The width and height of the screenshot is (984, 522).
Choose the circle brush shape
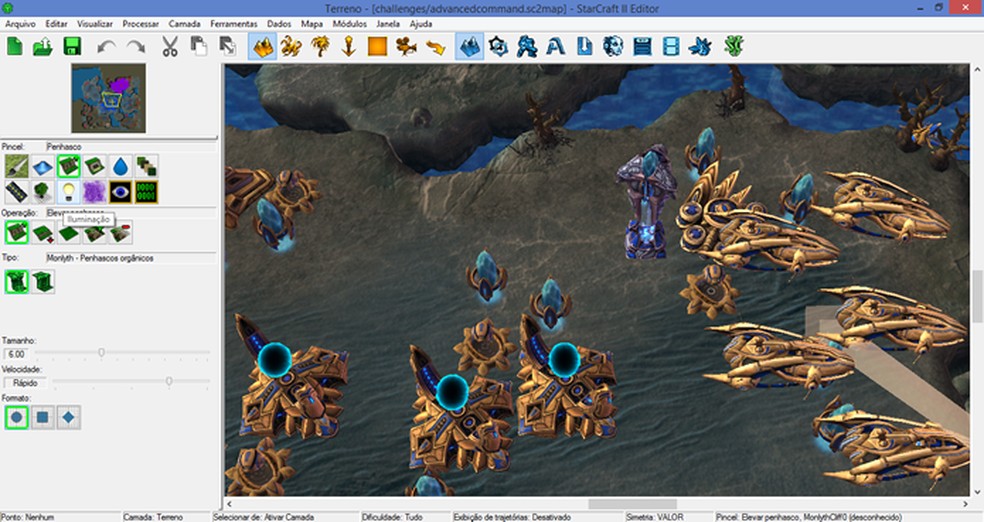[x=16, y=417]
